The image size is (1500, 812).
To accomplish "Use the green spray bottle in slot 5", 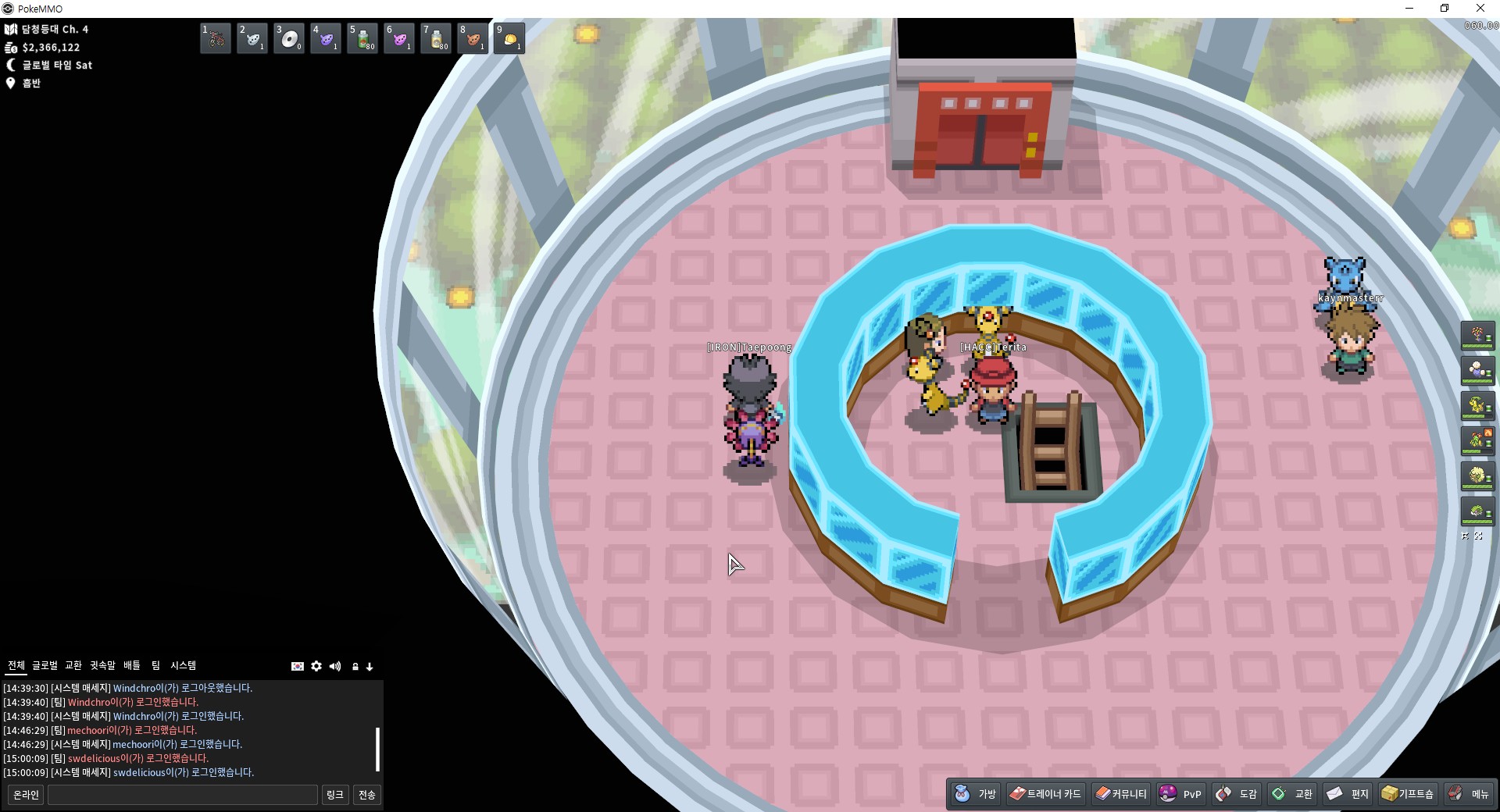I will 362,38.
